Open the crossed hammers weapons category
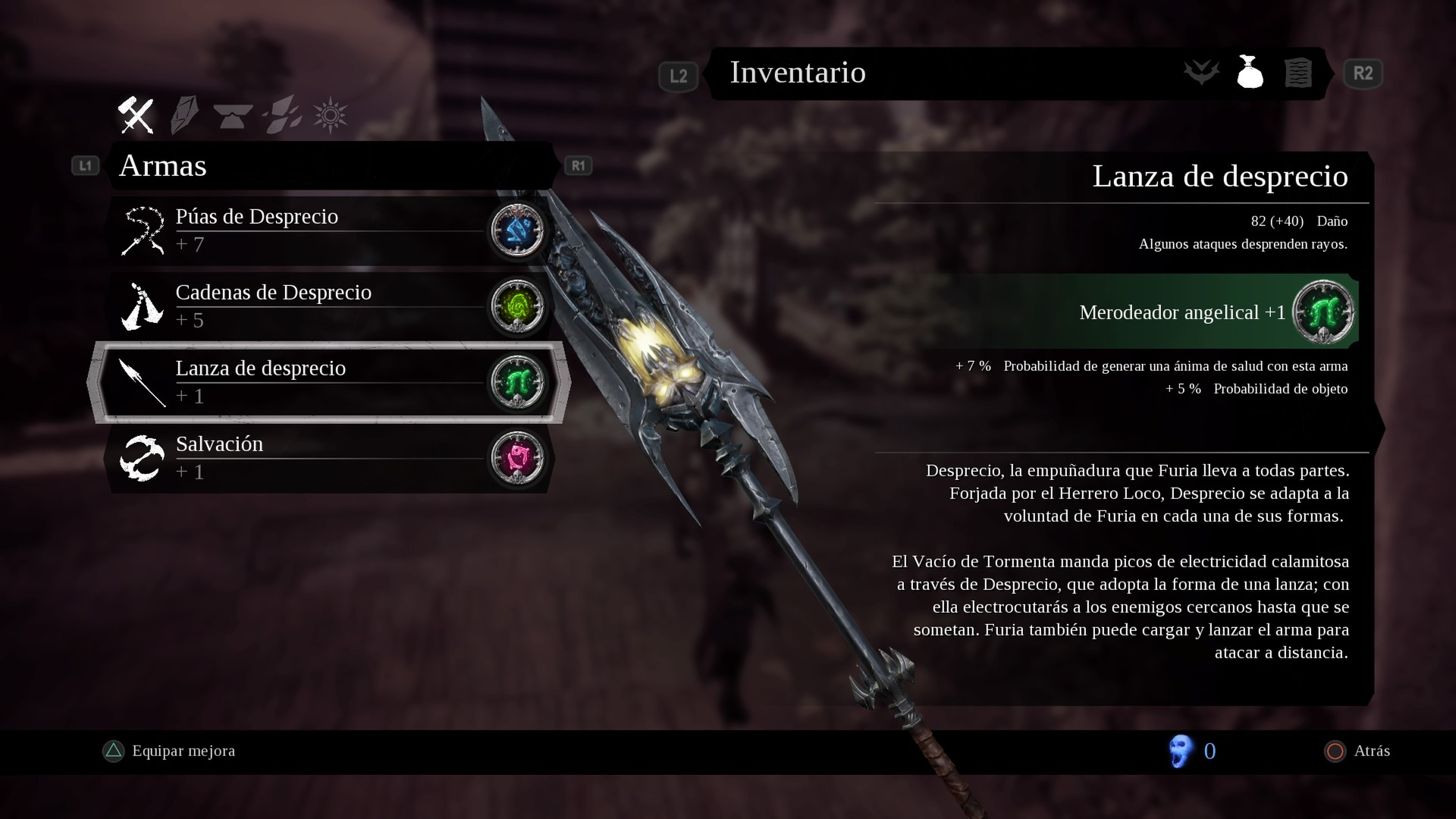Image resolution: width=1456 pixels, height=819 pixels. tap(136, 116)
